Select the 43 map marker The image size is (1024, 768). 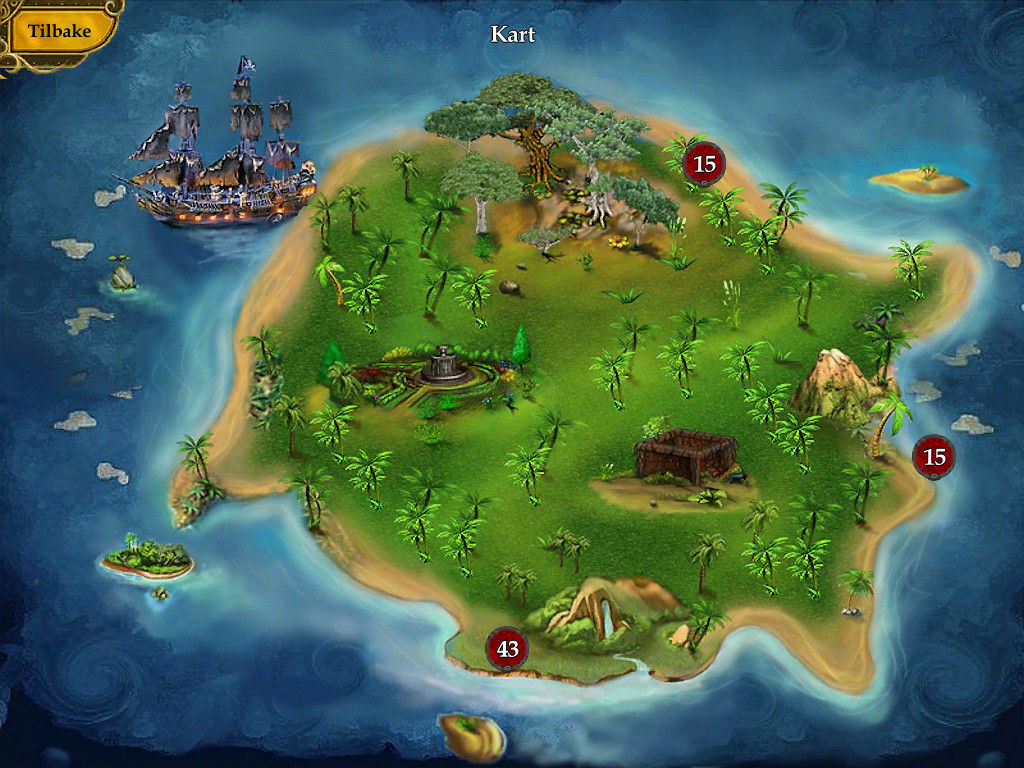508,649
